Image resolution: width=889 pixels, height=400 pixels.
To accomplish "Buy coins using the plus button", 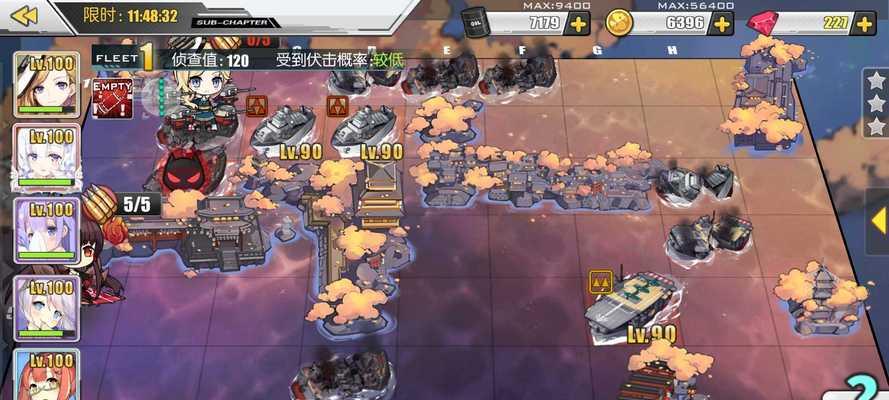I will coord(721,22).
